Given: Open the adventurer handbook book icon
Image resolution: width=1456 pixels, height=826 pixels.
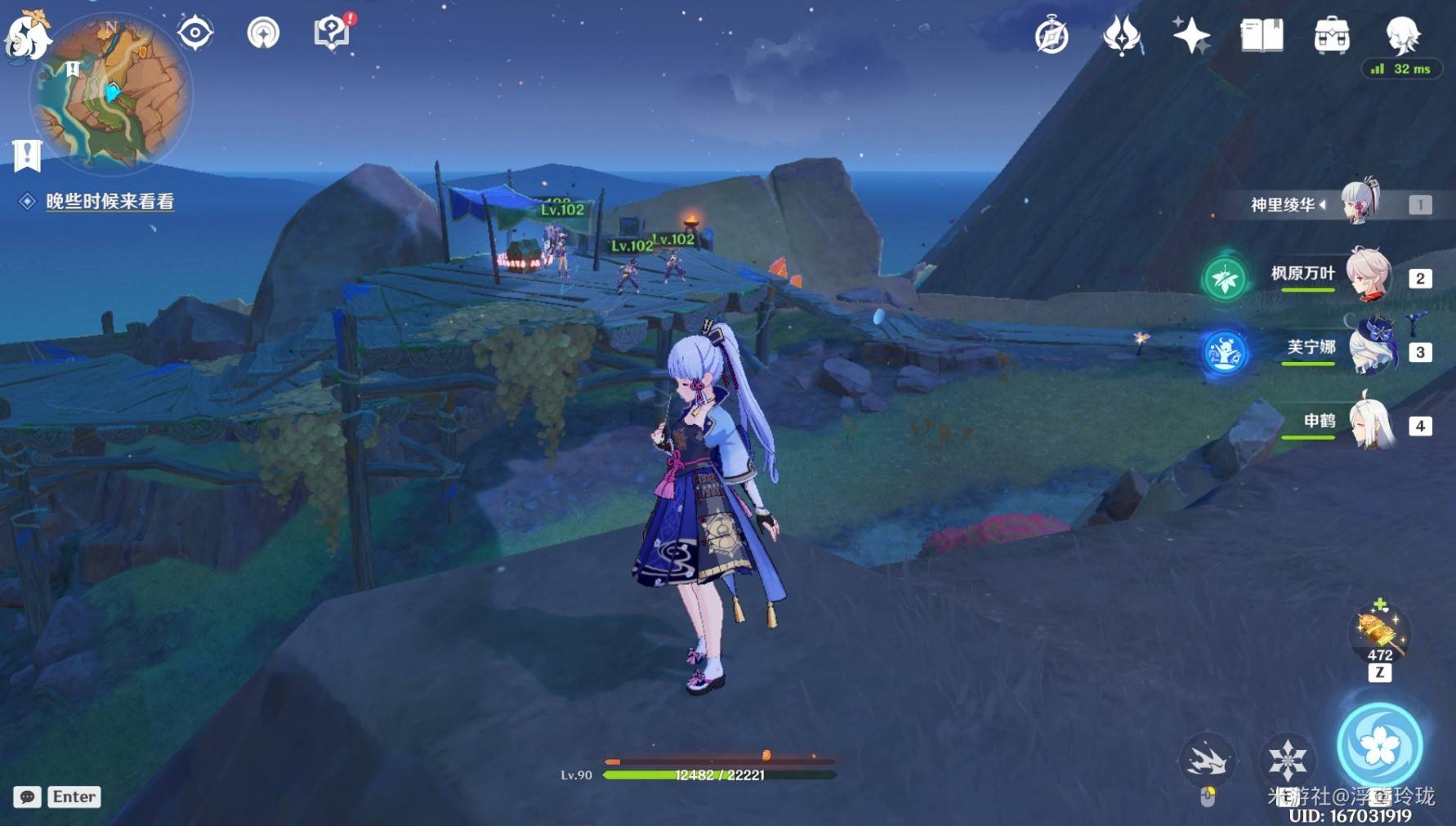Looking at the screenshot, I should click(1262, 36).
